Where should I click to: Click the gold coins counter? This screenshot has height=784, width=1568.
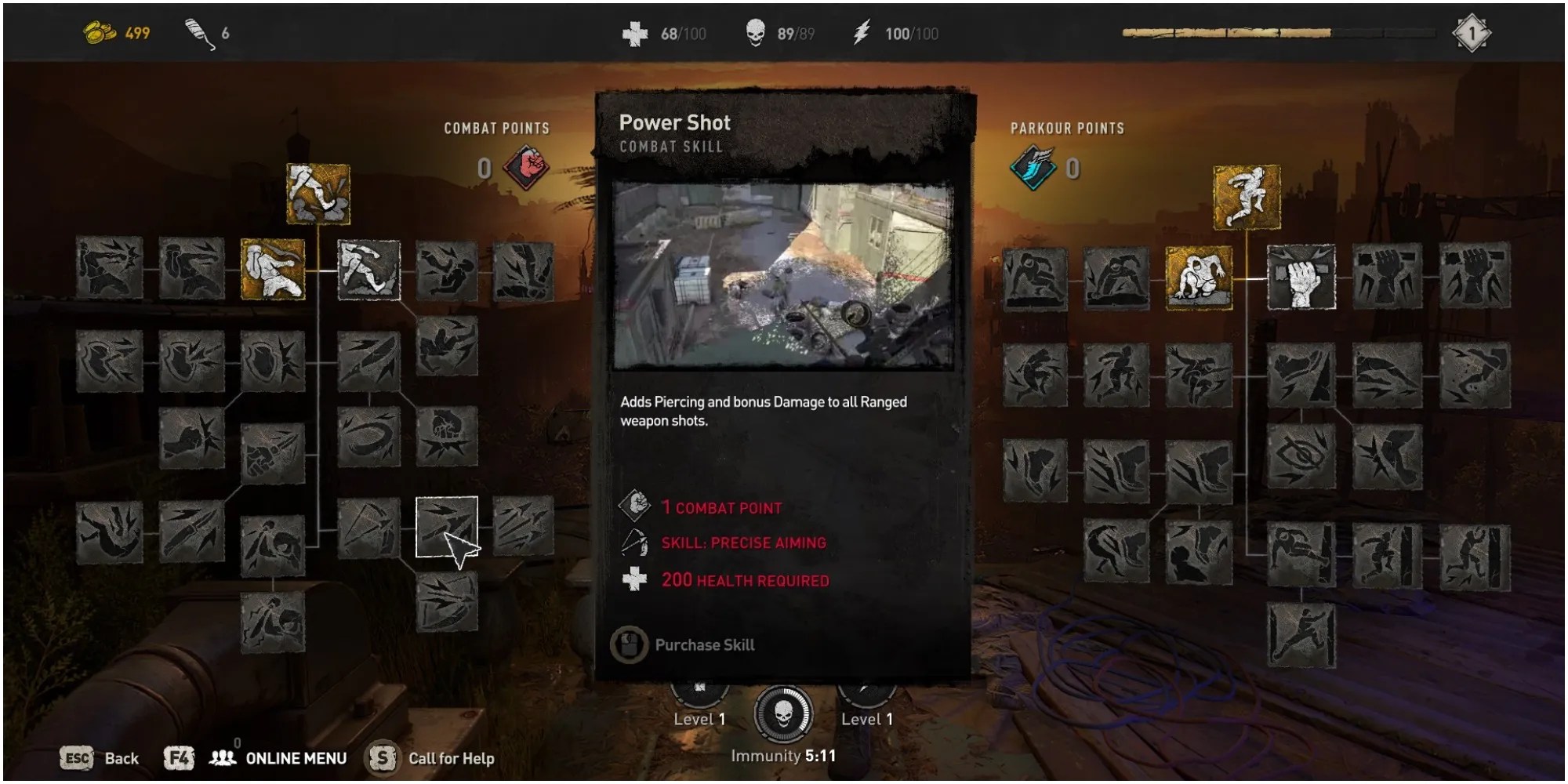tap(114, 31)
